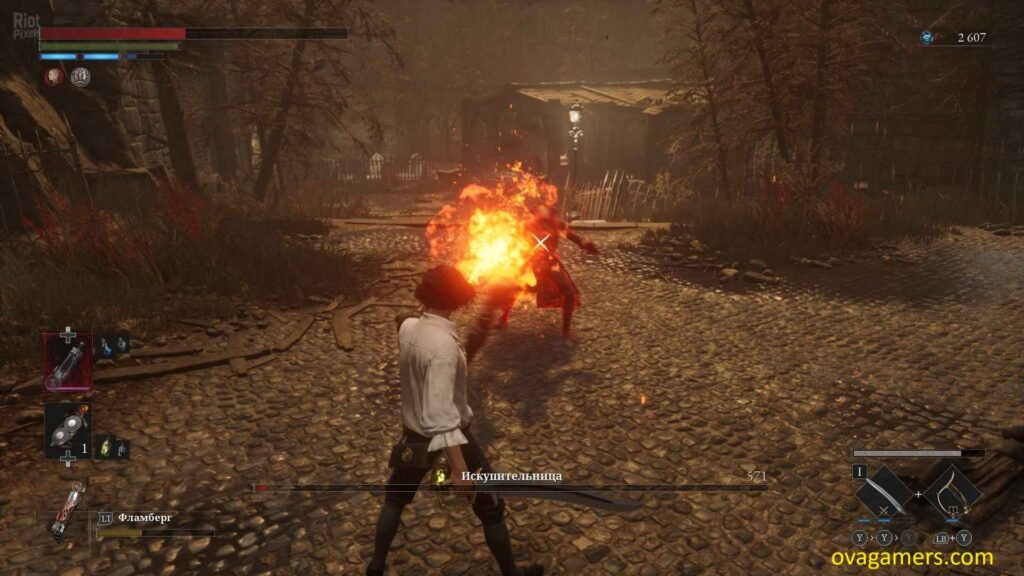Click the blue currency icon beside 2 607
The height and width of the screenshot is (576, 1024).
click(927, 38)
